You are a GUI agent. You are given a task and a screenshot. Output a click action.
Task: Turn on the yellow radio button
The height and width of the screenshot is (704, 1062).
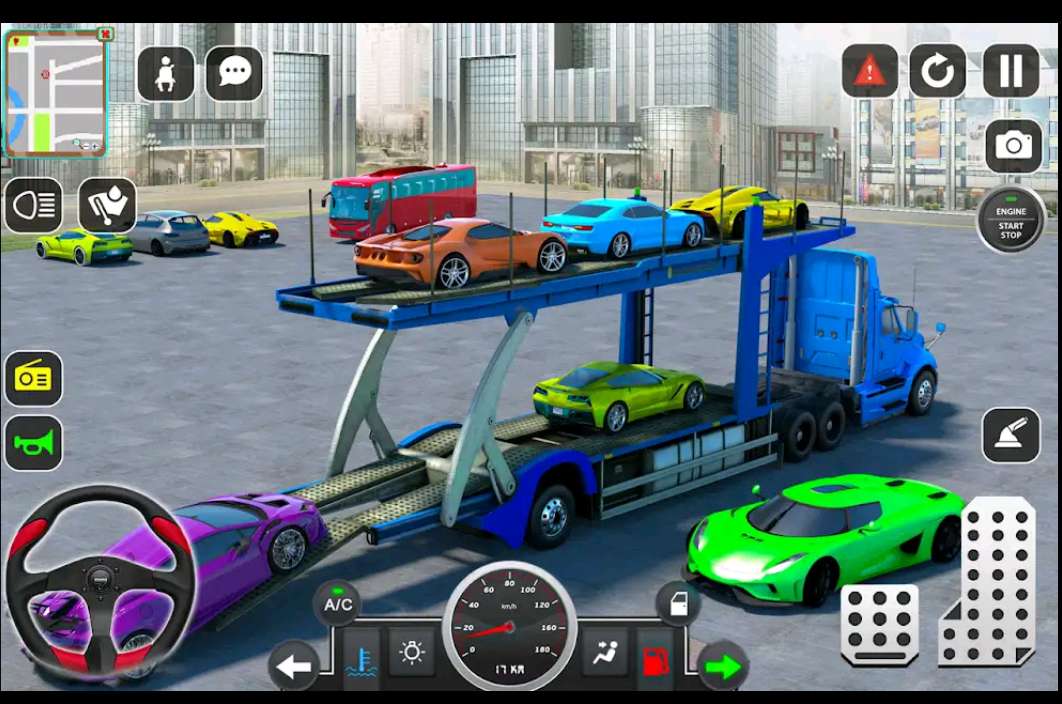click(x=34, y=379)
